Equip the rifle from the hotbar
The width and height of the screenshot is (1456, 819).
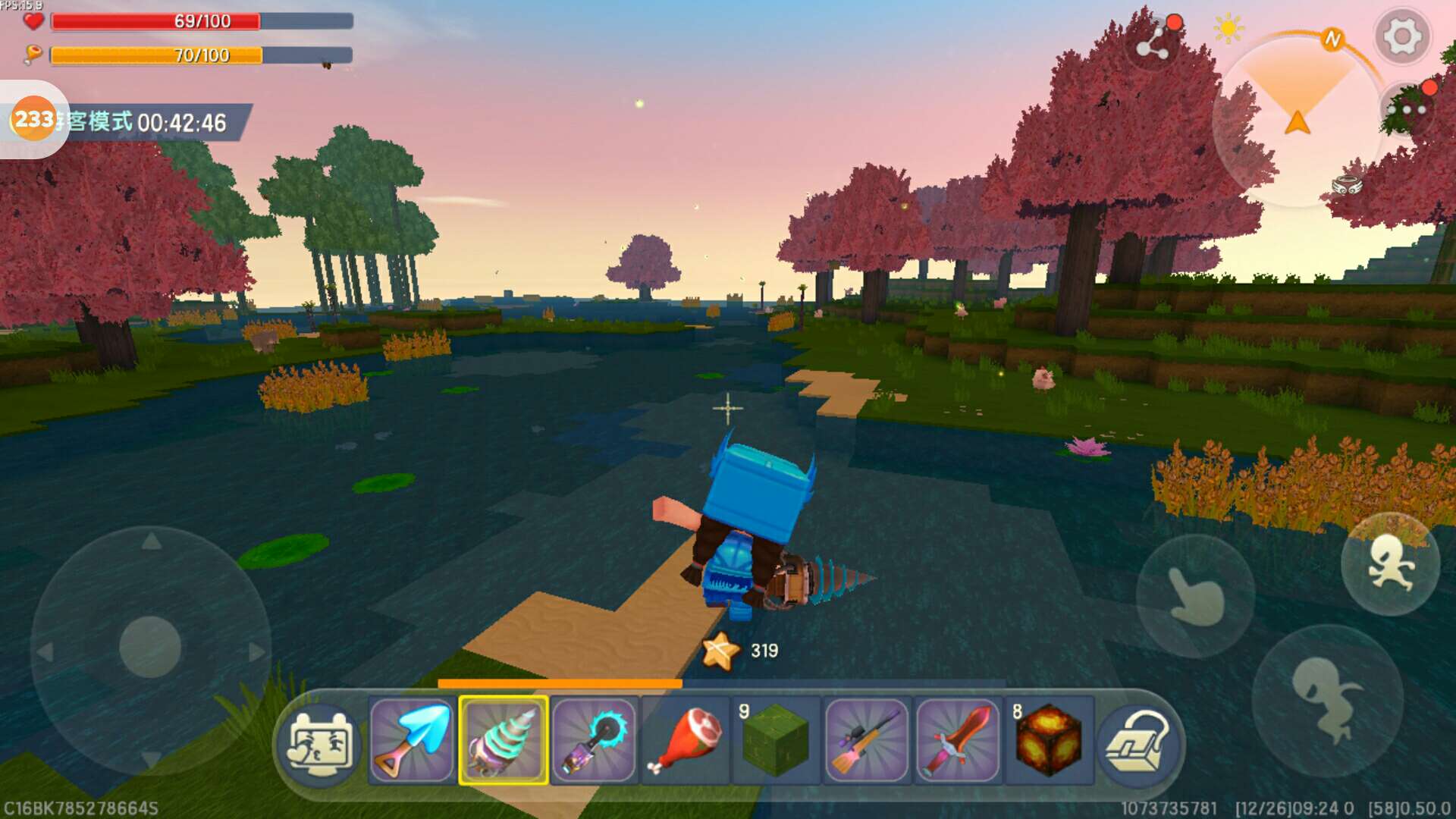867,741
